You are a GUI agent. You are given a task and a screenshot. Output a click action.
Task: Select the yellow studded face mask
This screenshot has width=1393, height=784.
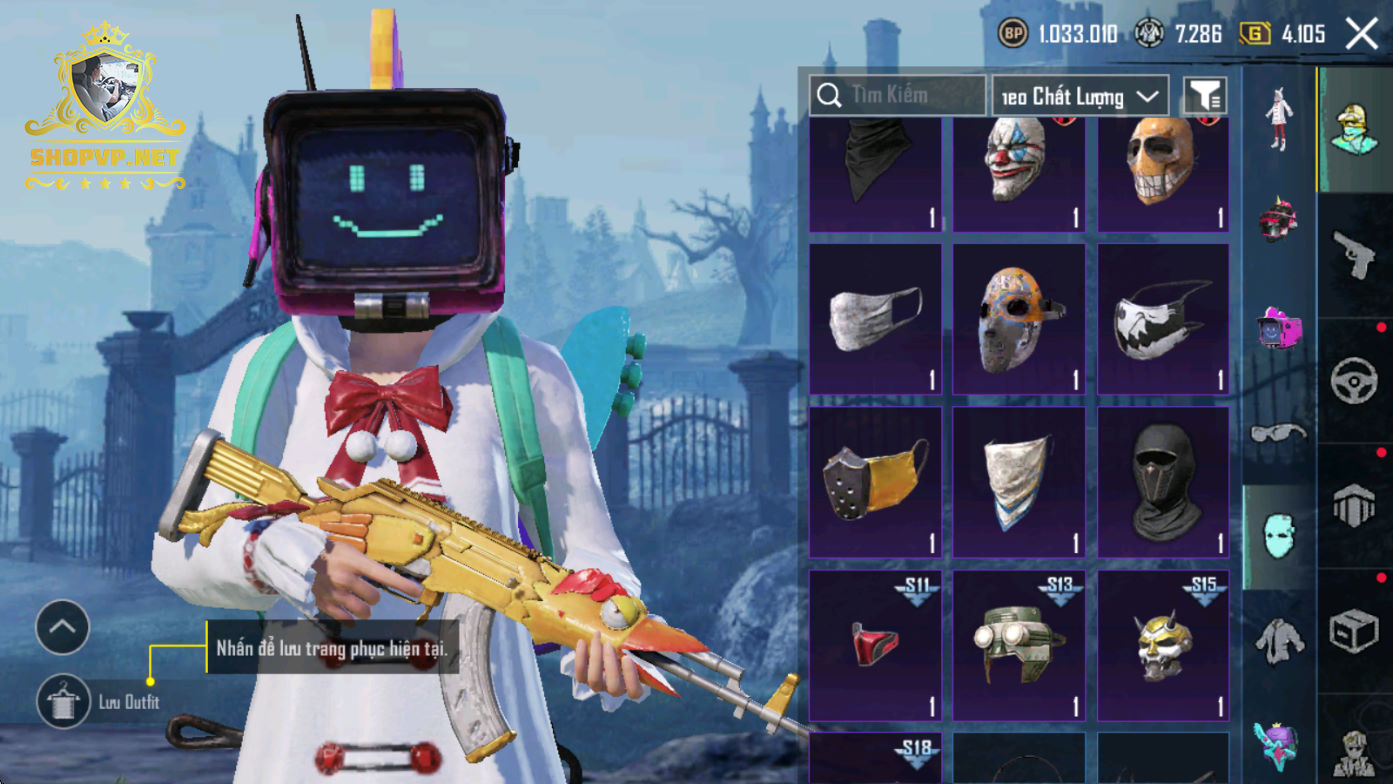point(874,482)
